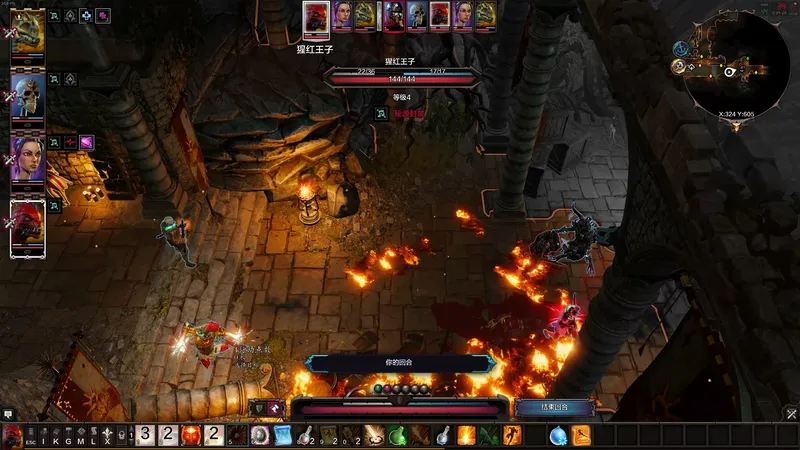Viewport: 800px width, 450px height.
Task: Choose the purple-haired woman party portrait
Action: point(28,158)
